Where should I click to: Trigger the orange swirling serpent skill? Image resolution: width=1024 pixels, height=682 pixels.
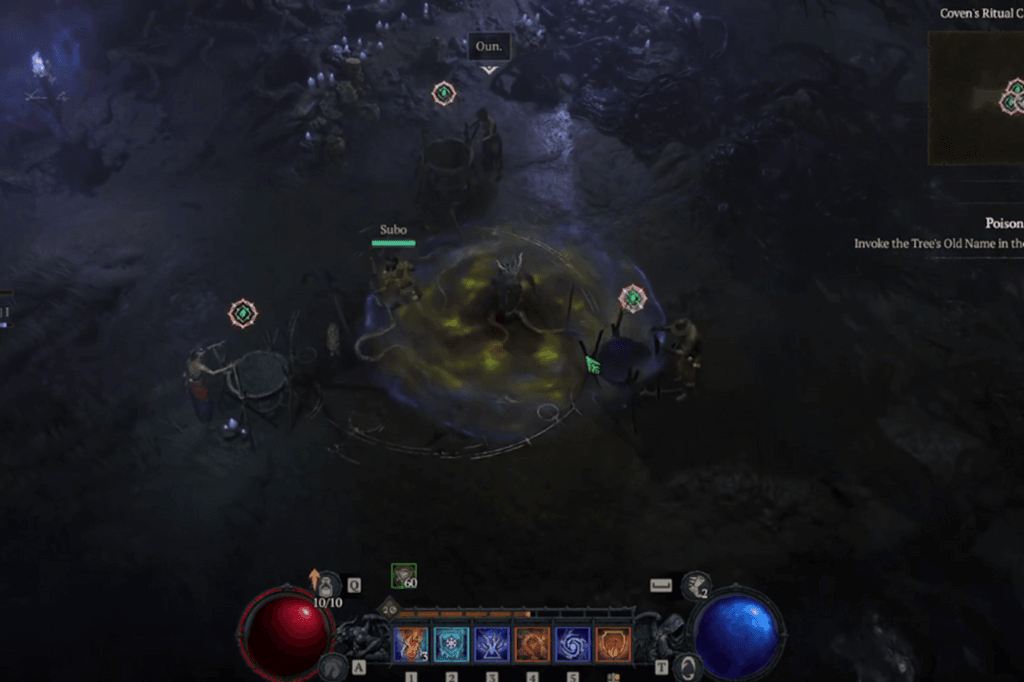tap(532, 644)
